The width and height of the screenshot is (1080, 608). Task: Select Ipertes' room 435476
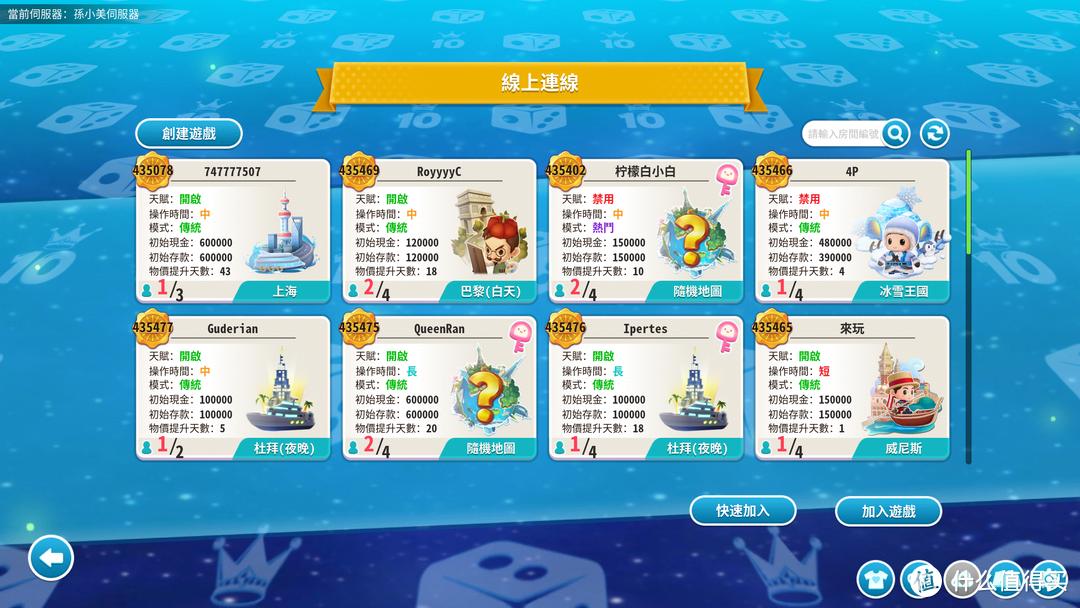(x=645, y=388)
